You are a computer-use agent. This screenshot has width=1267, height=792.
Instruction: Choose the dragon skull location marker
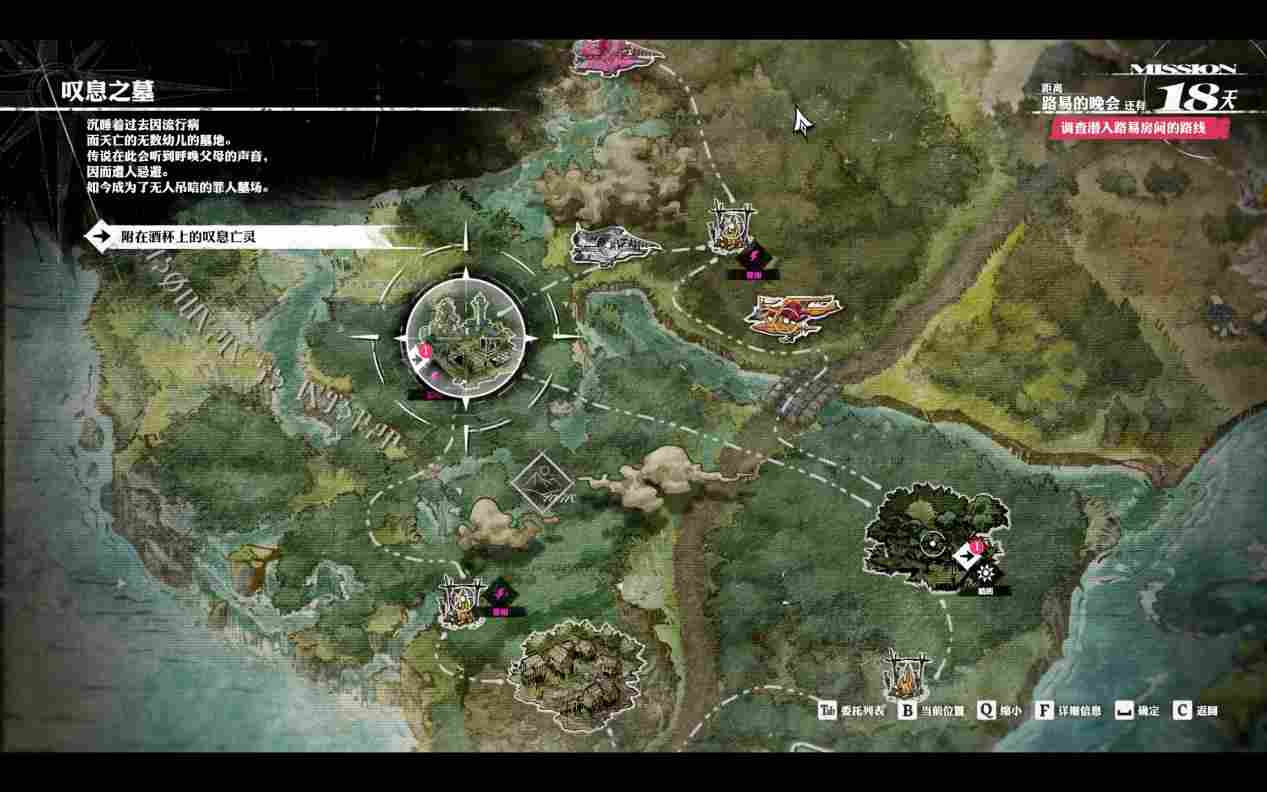612,245
